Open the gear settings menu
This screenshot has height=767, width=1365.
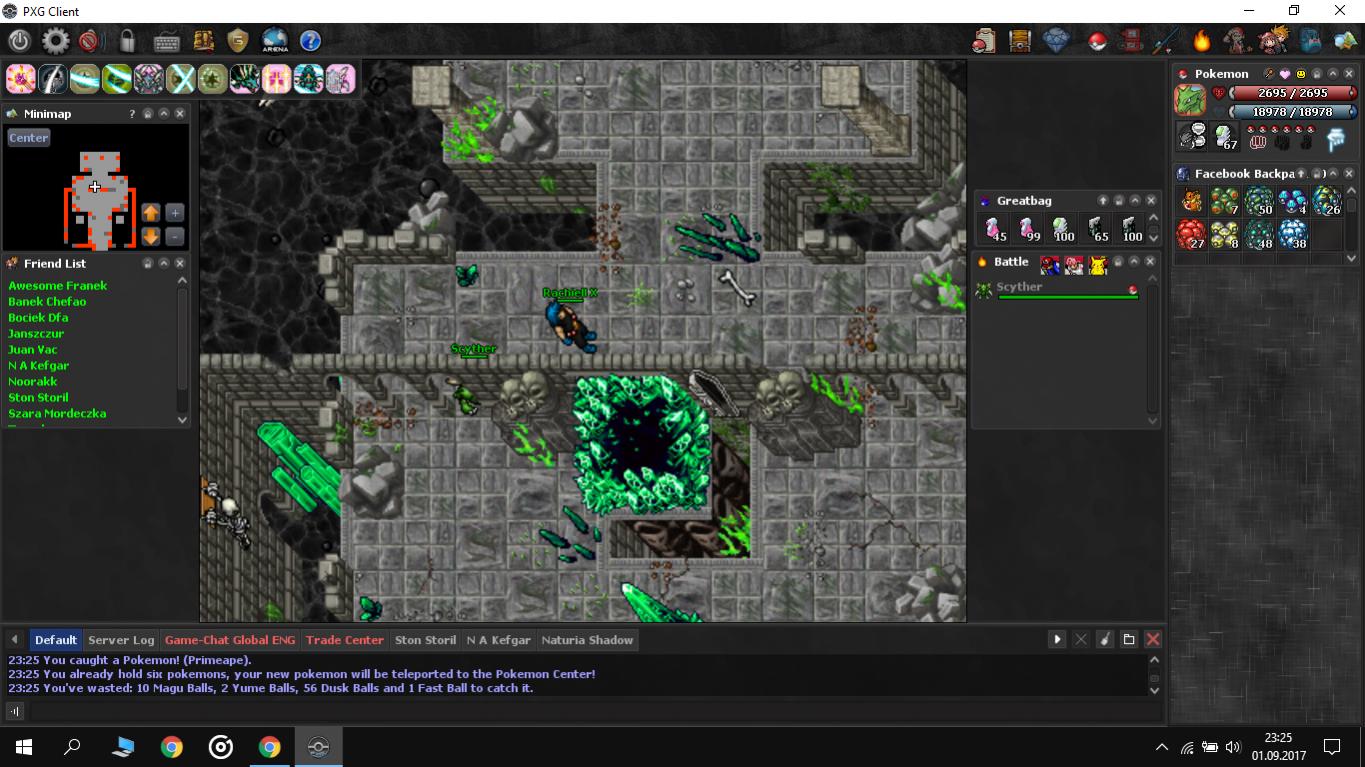pyautogui.click(x=55, y=41)
